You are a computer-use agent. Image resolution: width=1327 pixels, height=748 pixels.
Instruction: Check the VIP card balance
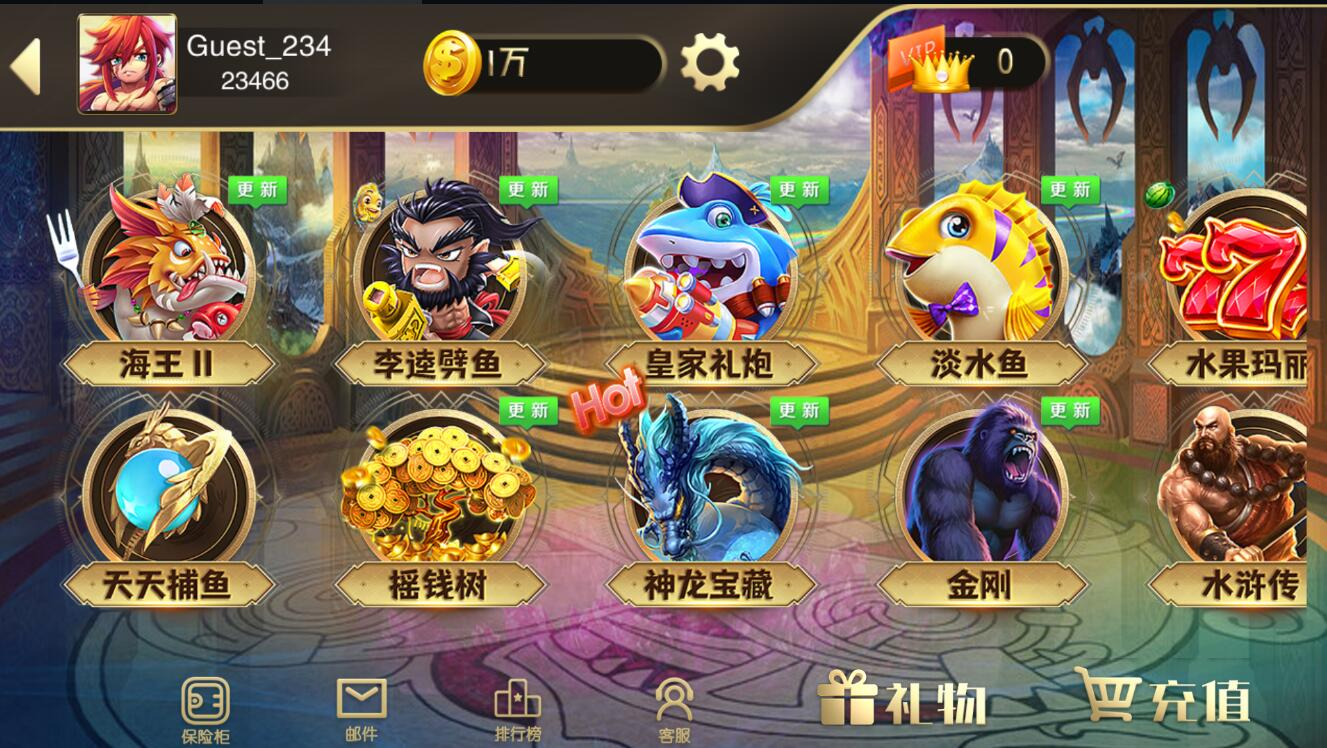[x=950, y=61]
